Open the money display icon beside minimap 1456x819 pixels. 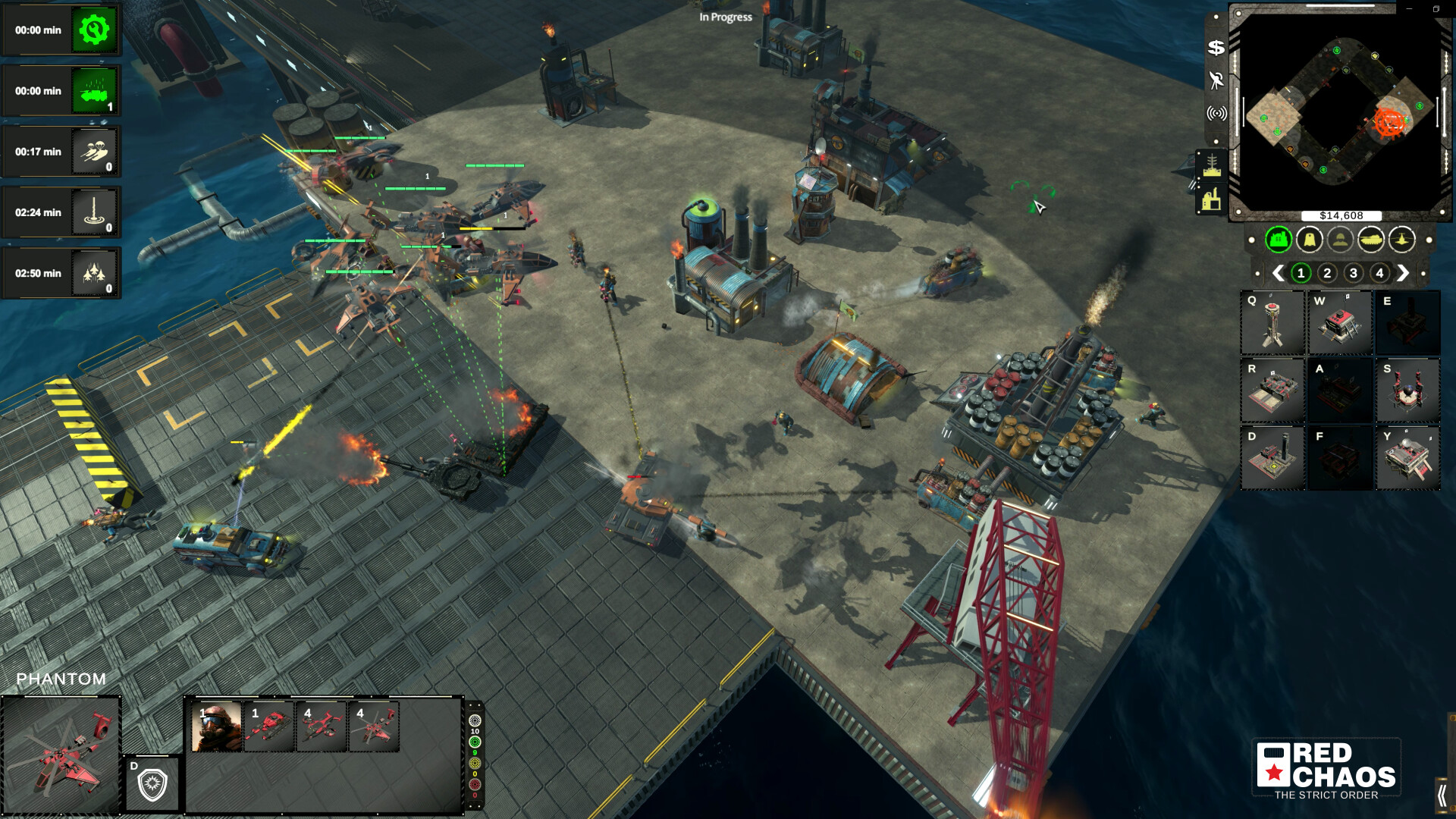click(x=1216, y=48)
